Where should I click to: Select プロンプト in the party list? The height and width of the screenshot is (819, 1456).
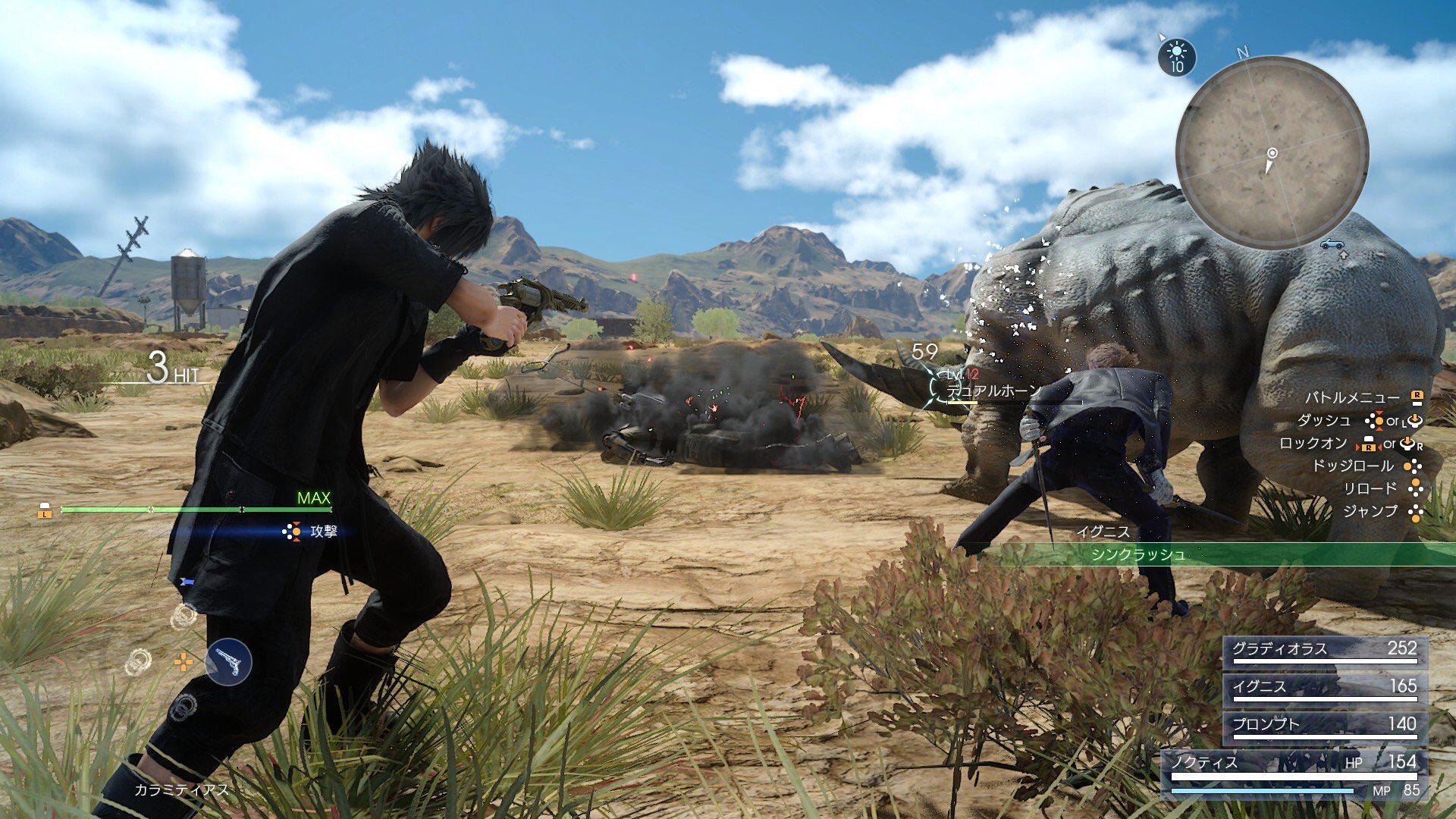[1324, 726]
